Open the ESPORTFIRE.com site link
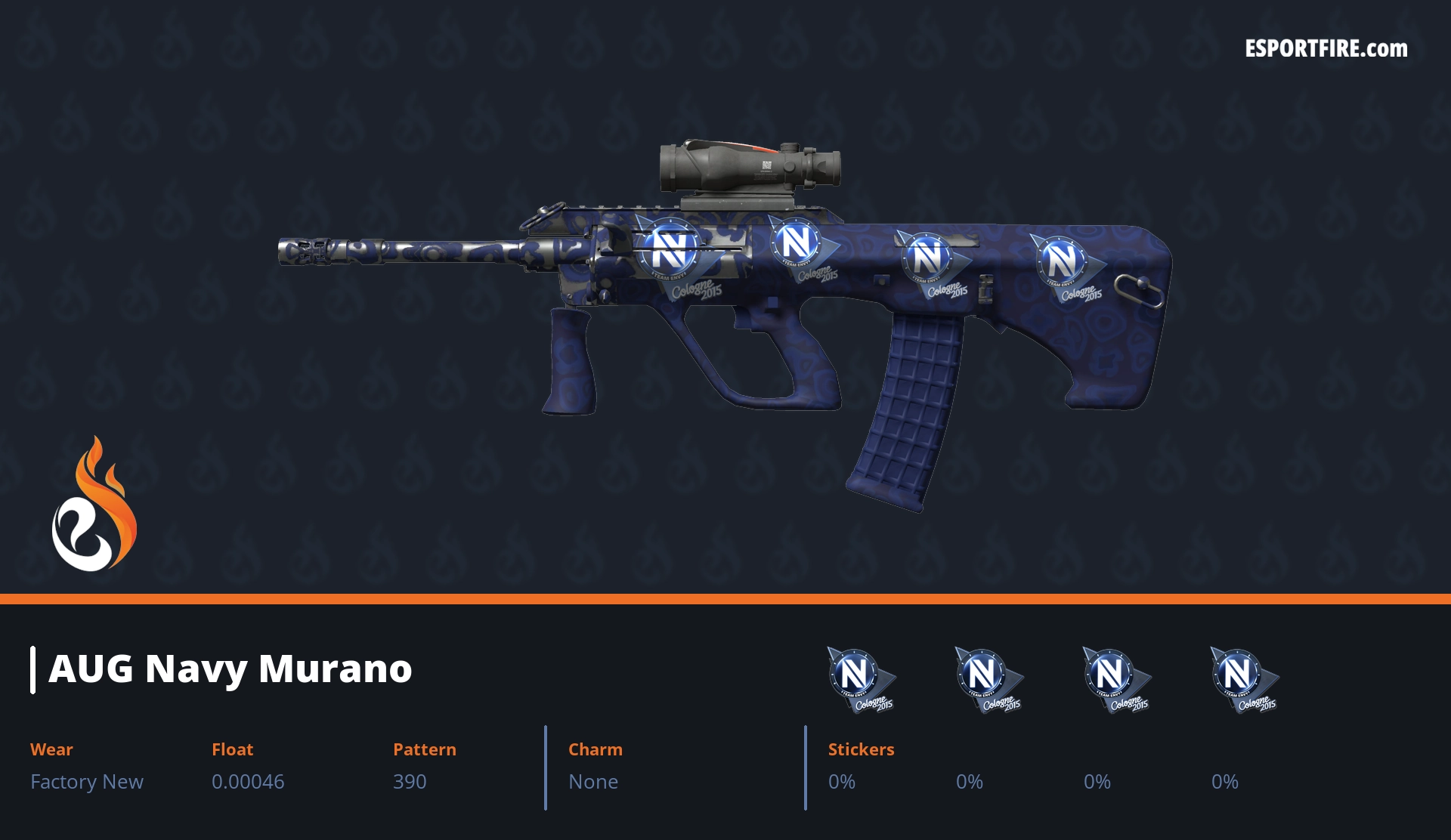Screen dimensions: 1451x840 [1326, 49]
